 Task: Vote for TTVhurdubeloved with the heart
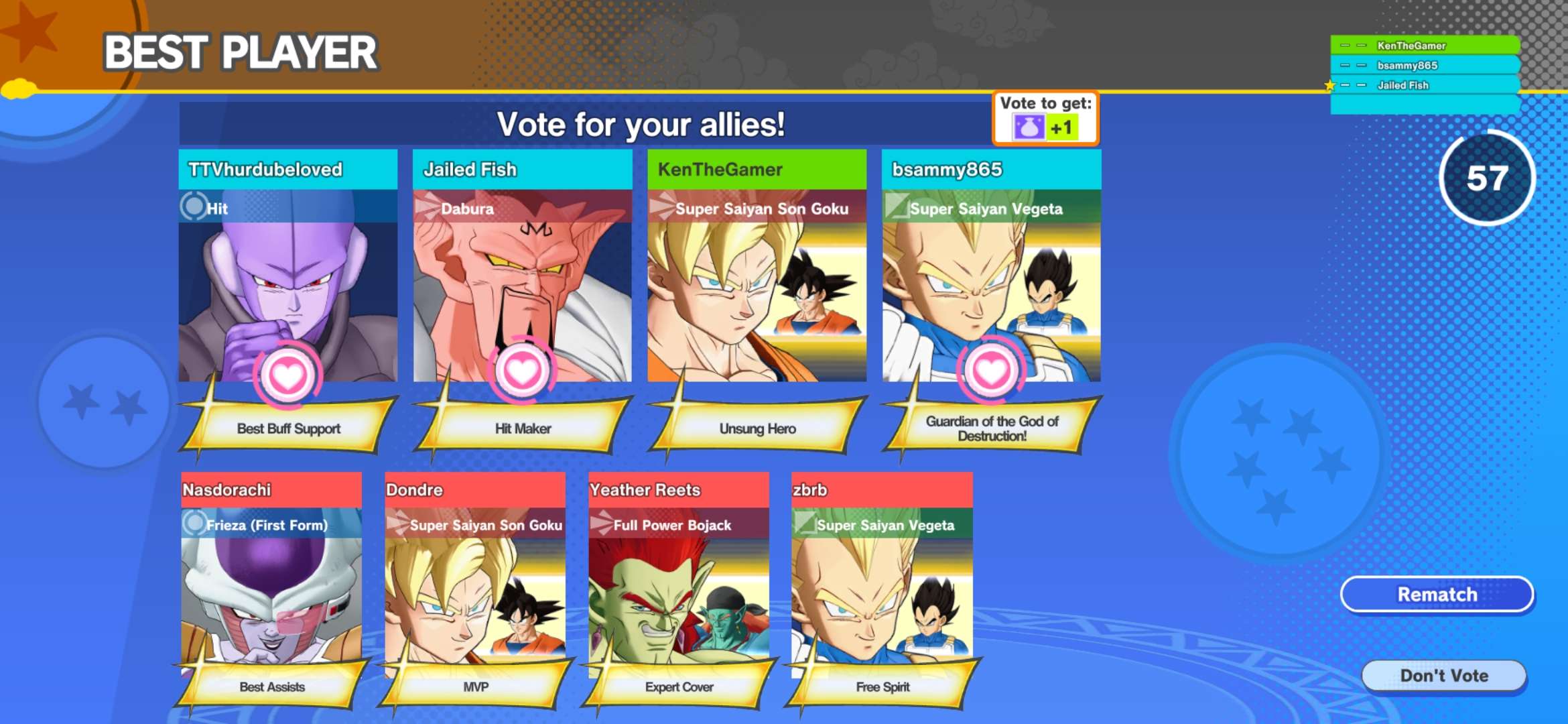(287, 374)
